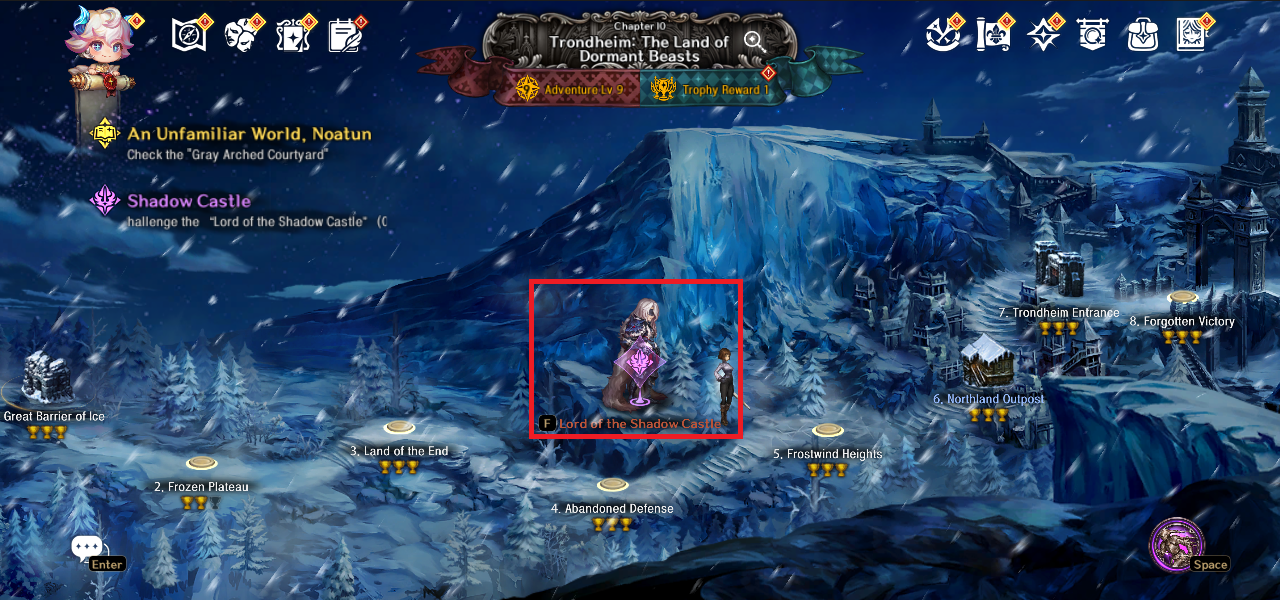Viewport: 1280px width, 600px height.
Task: Claim Trophy Reward 1
Action: click(x=712, y=90)
